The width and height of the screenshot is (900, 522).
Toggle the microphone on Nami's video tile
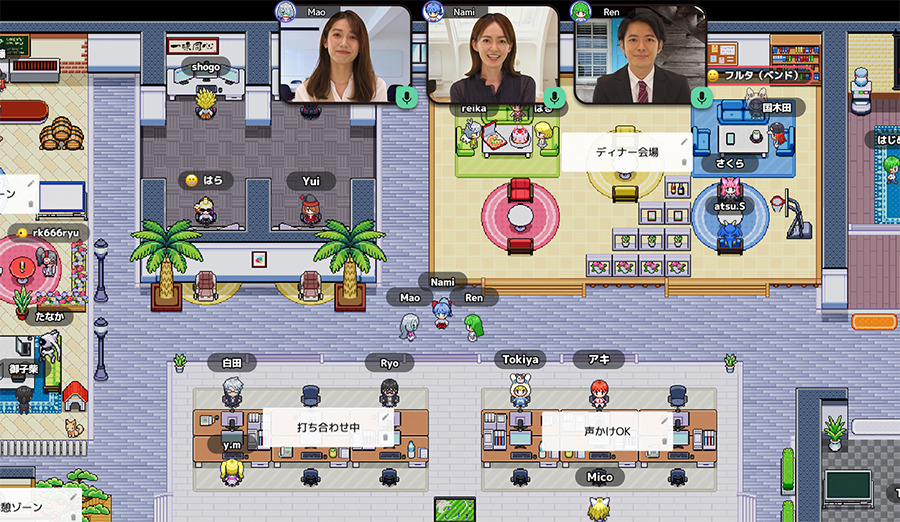pos(553,96)
